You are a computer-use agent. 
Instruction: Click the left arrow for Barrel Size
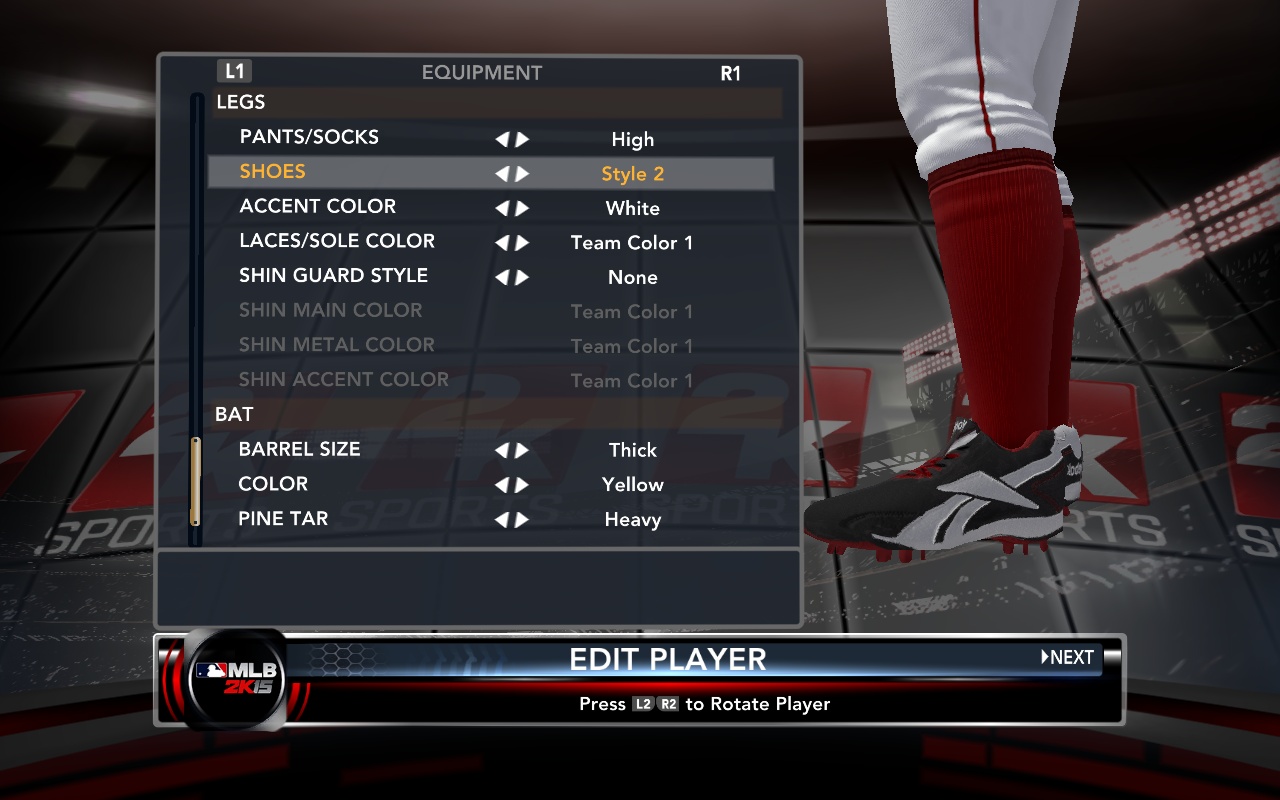[502, 451]
